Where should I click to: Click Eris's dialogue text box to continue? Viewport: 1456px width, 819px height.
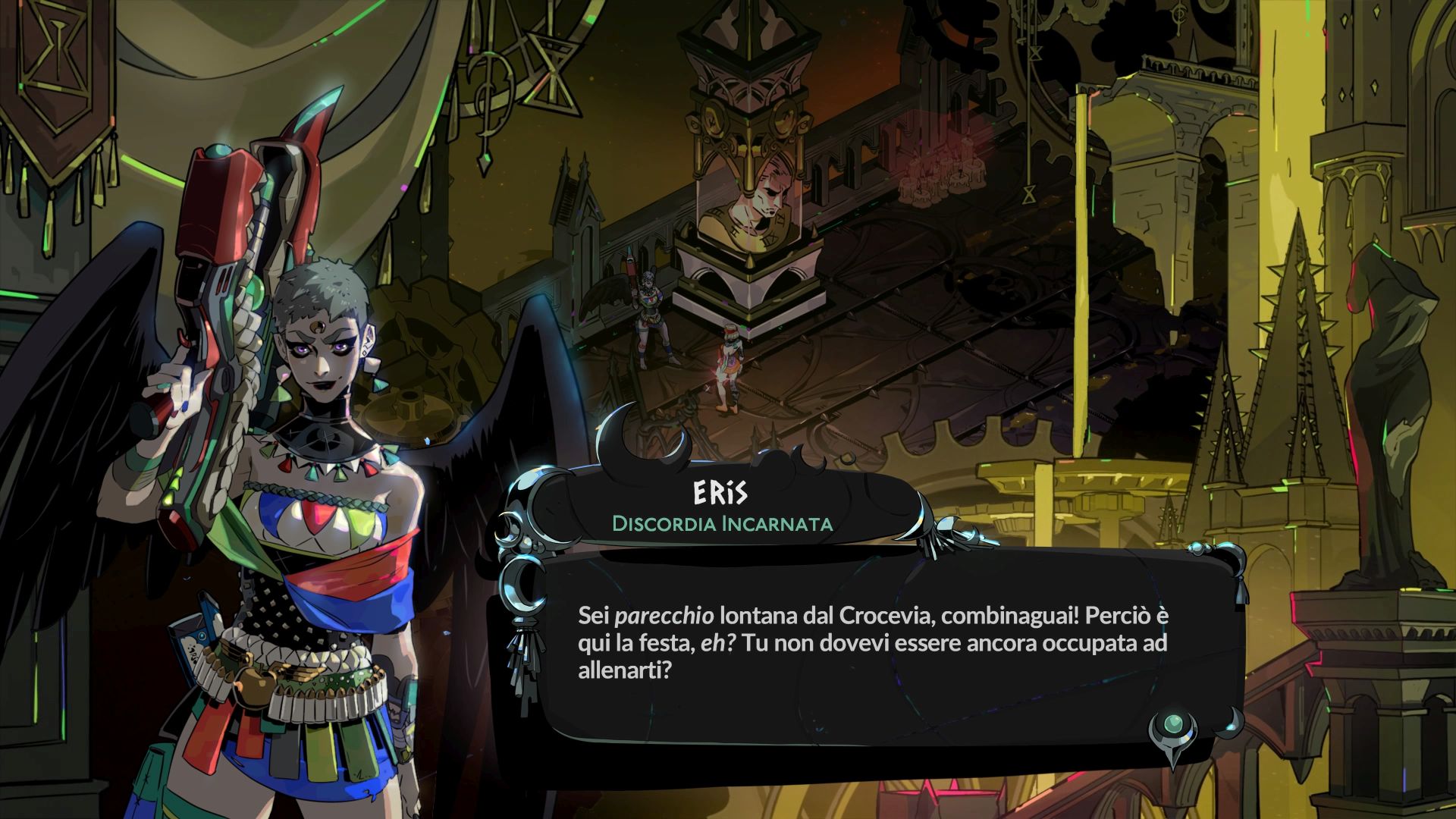[x=872, y=645]
